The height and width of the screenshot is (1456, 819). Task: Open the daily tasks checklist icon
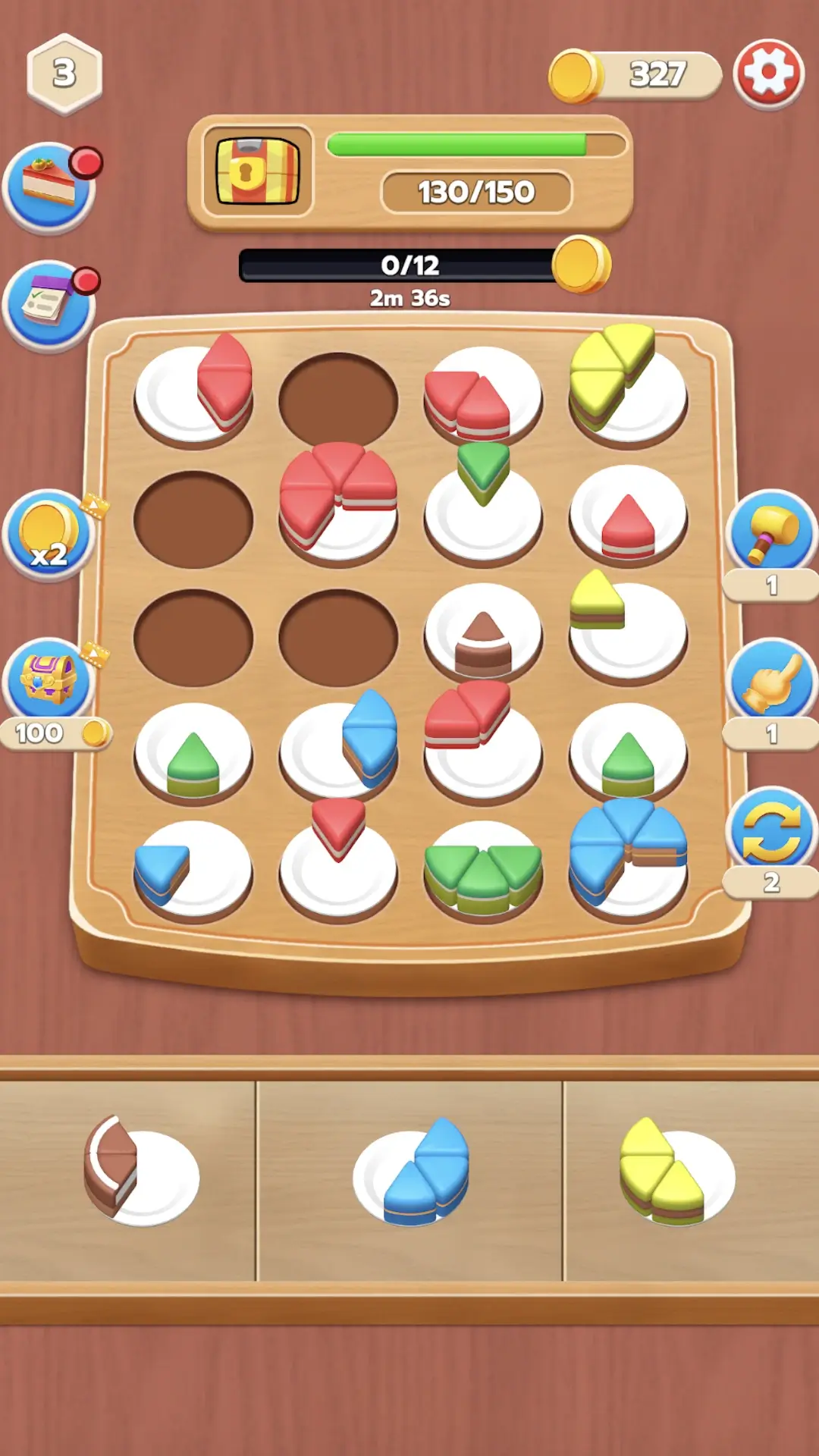coord(50,306)
